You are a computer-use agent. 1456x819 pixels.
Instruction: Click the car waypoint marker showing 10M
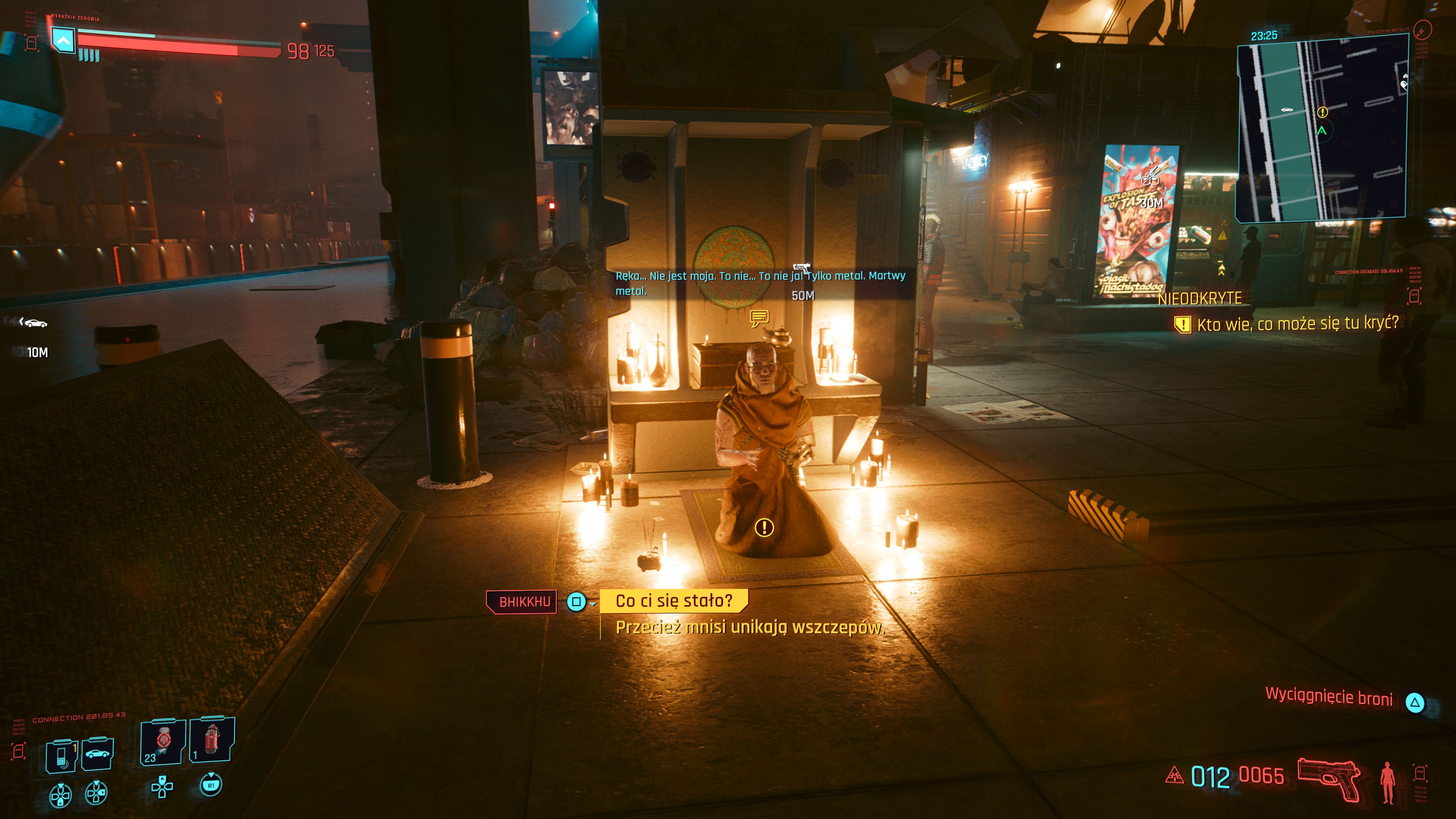(34, 323)
